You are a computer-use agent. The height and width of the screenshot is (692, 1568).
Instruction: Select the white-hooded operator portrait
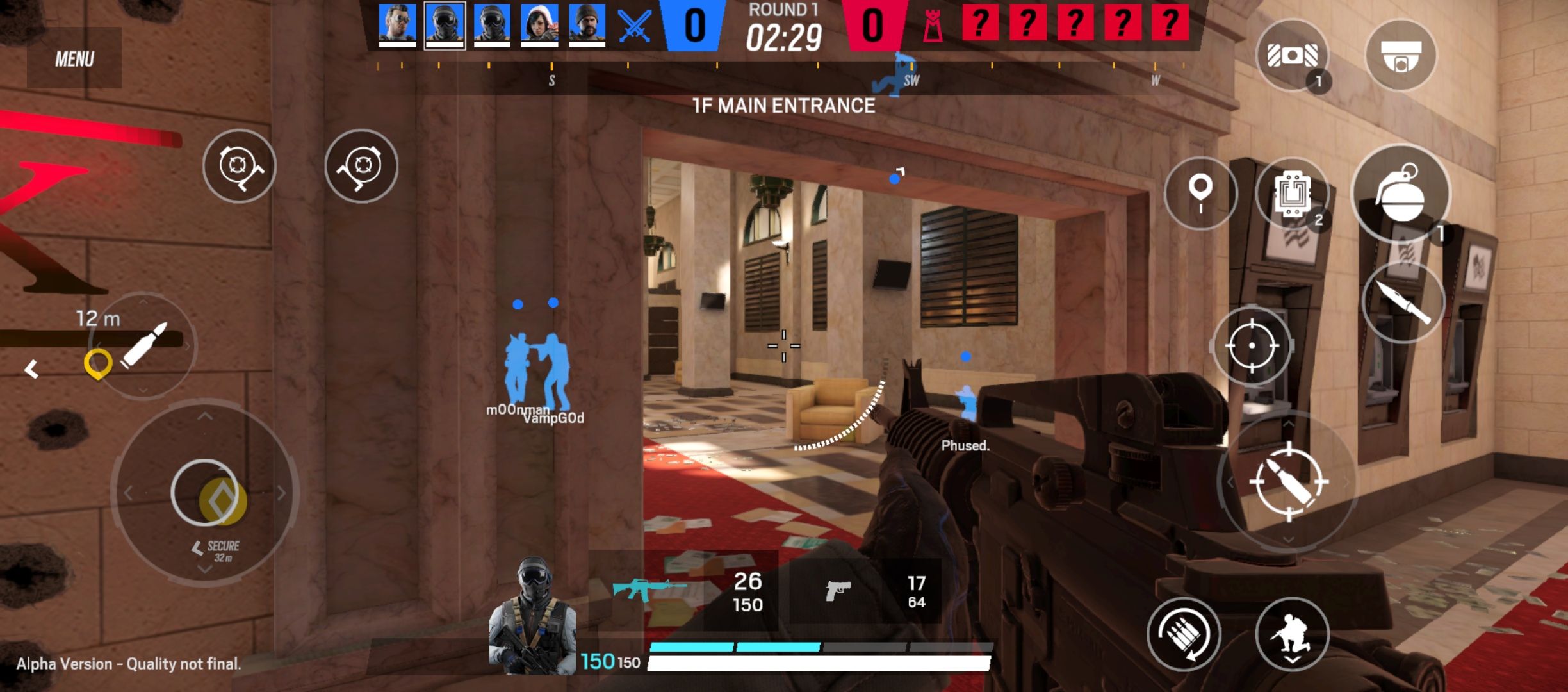click(x=539, y=24)
